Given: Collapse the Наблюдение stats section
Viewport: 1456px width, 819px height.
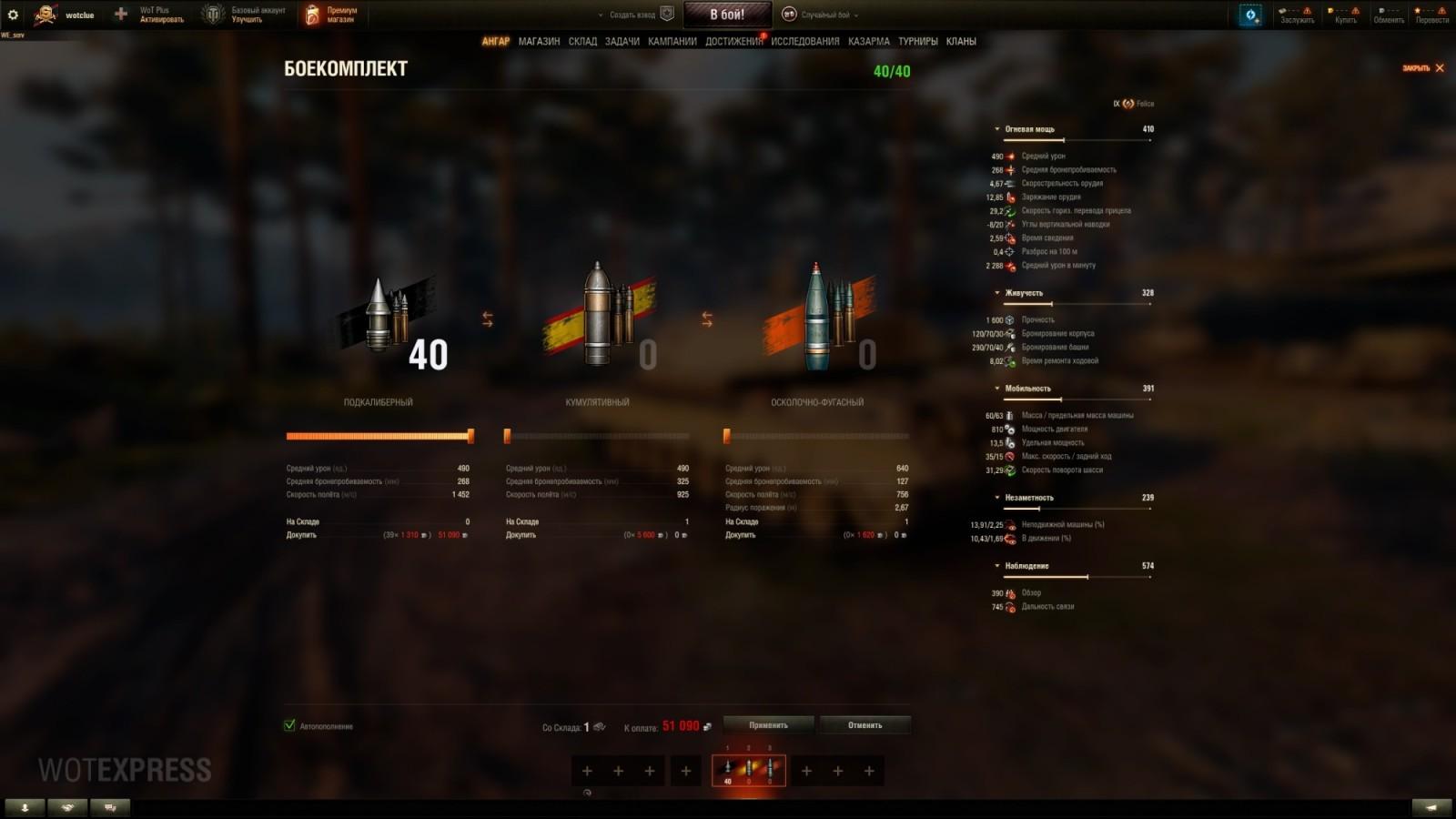Looking at the screenshot, I should [x=997, y=565].
